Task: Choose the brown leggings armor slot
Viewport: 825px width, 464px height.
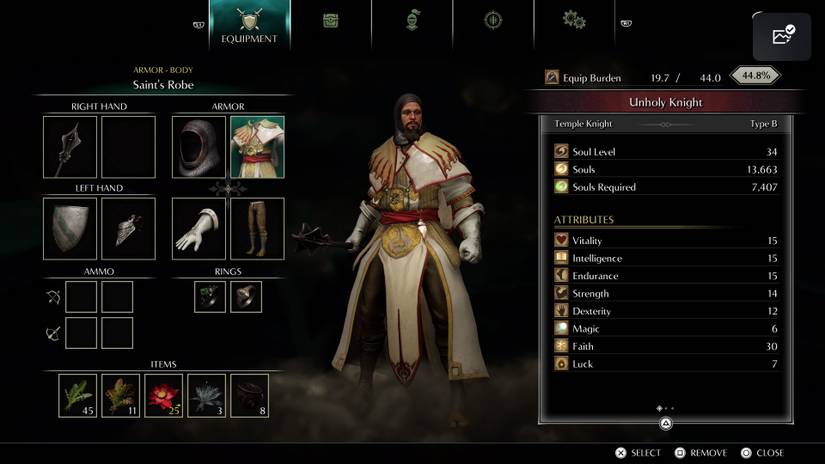Action: pos(257,228)
